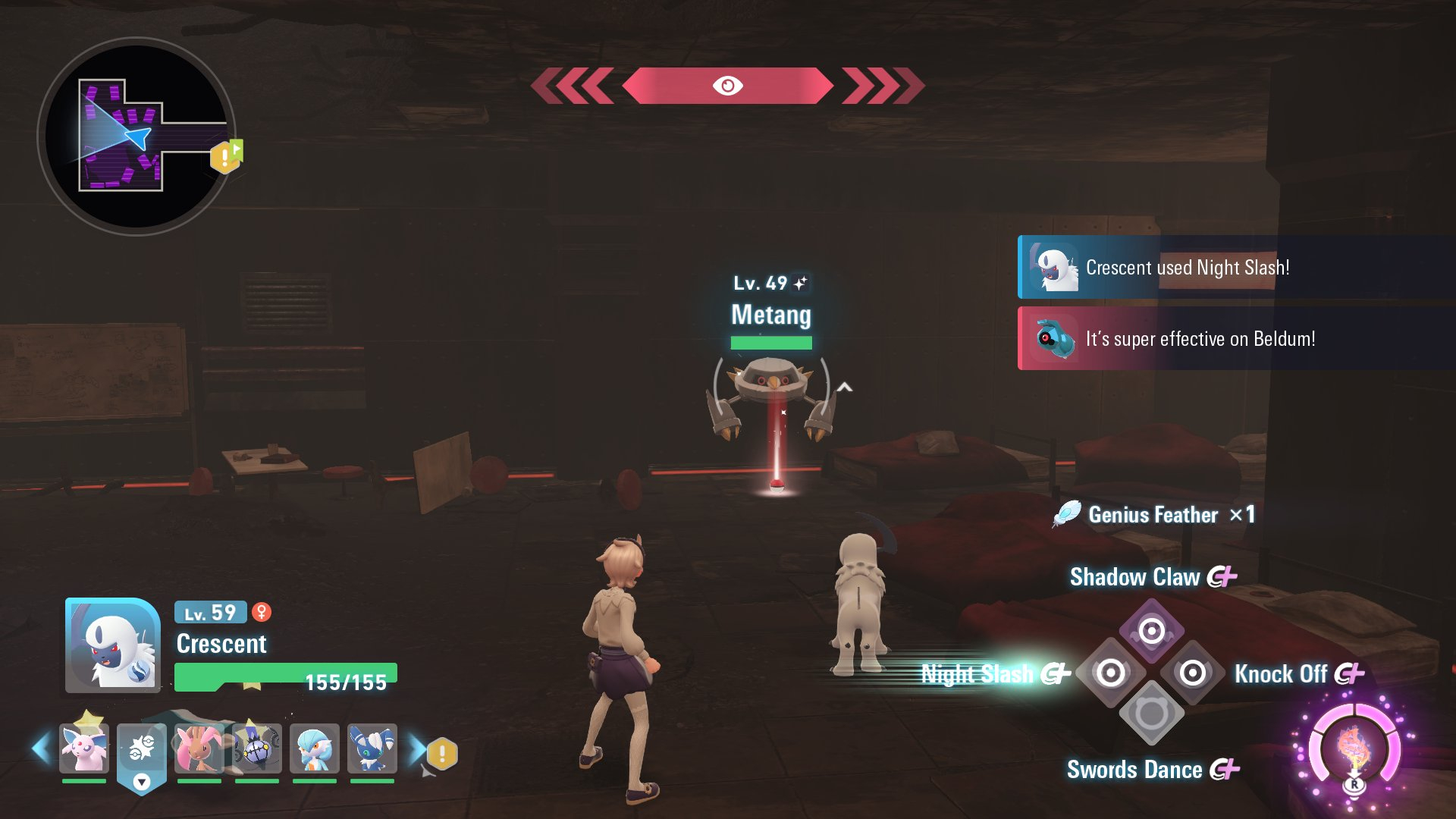This screenshot has width=1456, height=819.
Task: Switch to Espeon in the party bar
Action: (x=84, y=748)
